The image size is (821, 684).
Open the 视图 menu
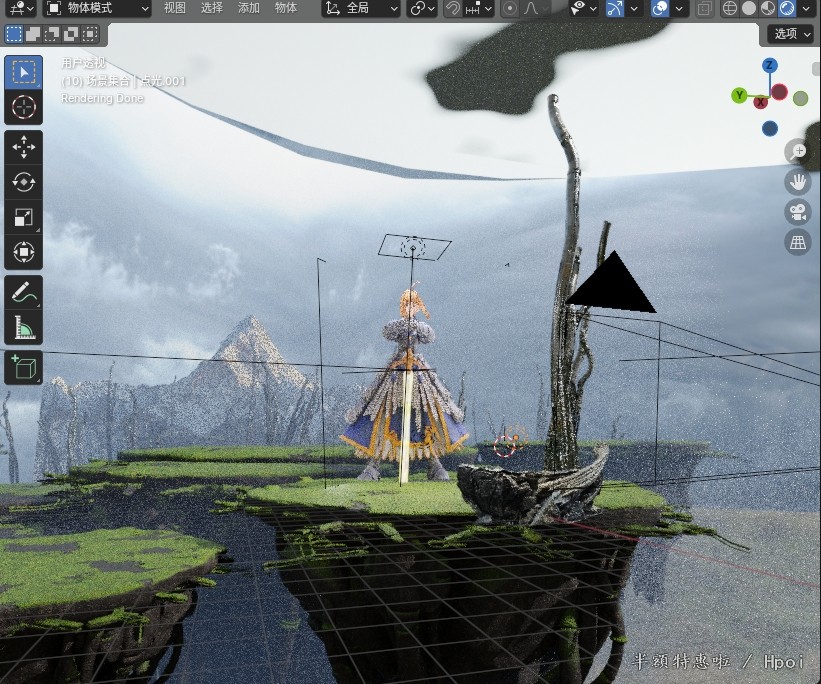pyautogui.click(x=175, y=8)
